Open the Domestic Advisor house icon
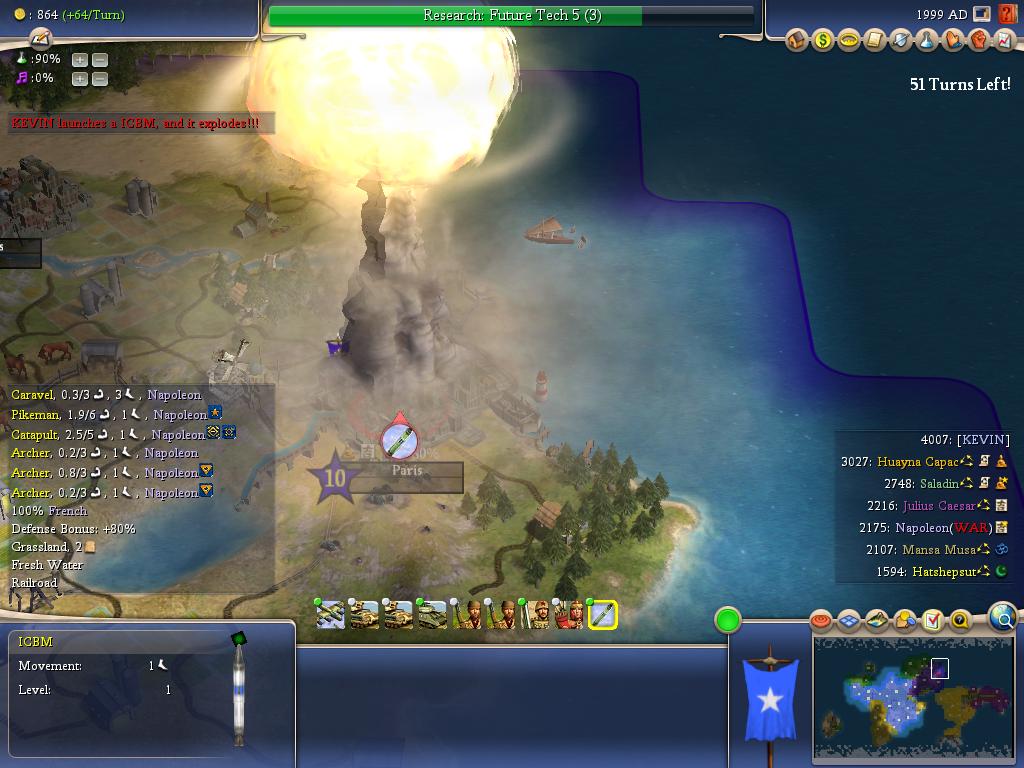1024x768 pixels. (x=797, y=41)
